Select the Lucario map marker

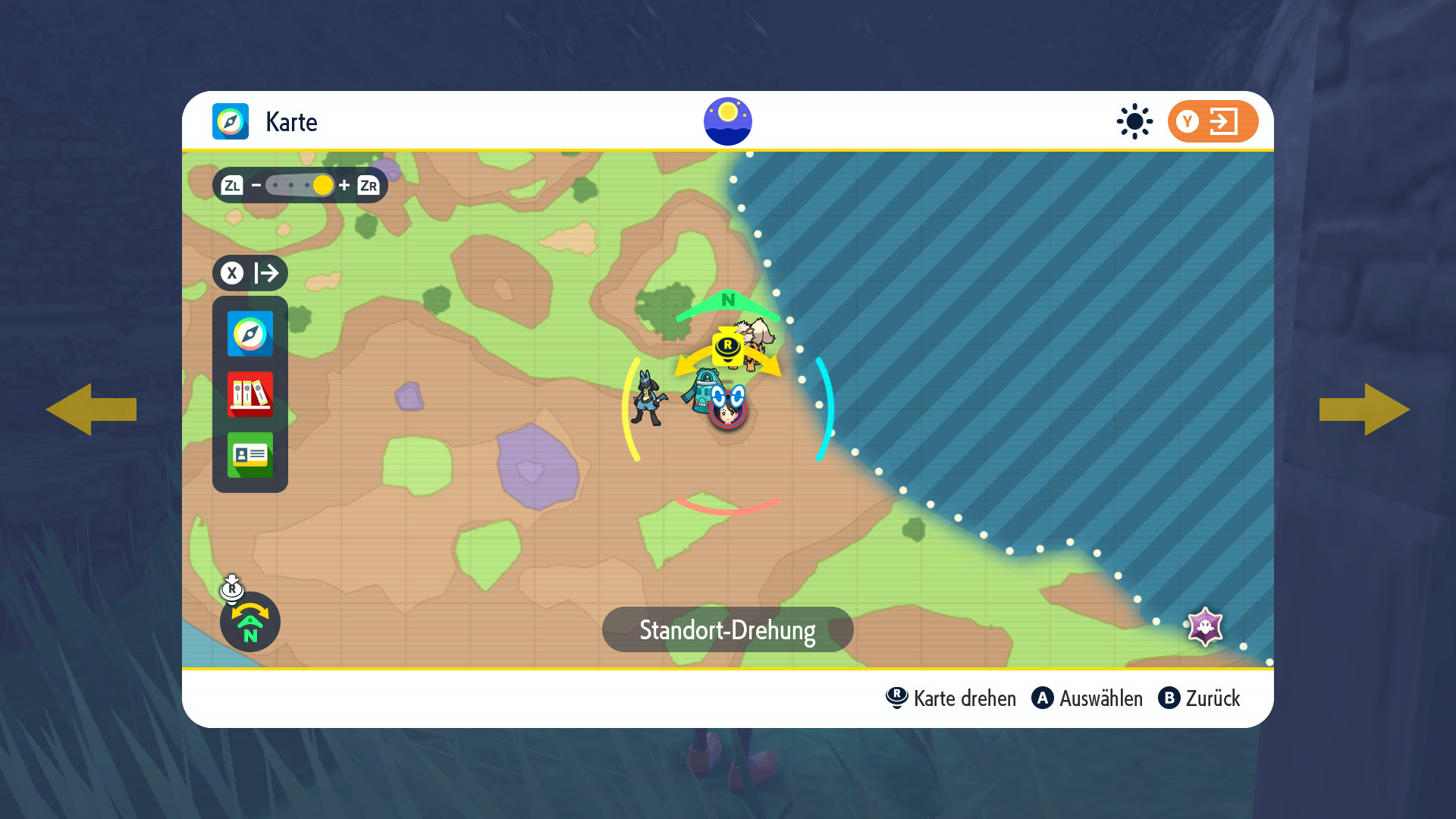point(648,398)
